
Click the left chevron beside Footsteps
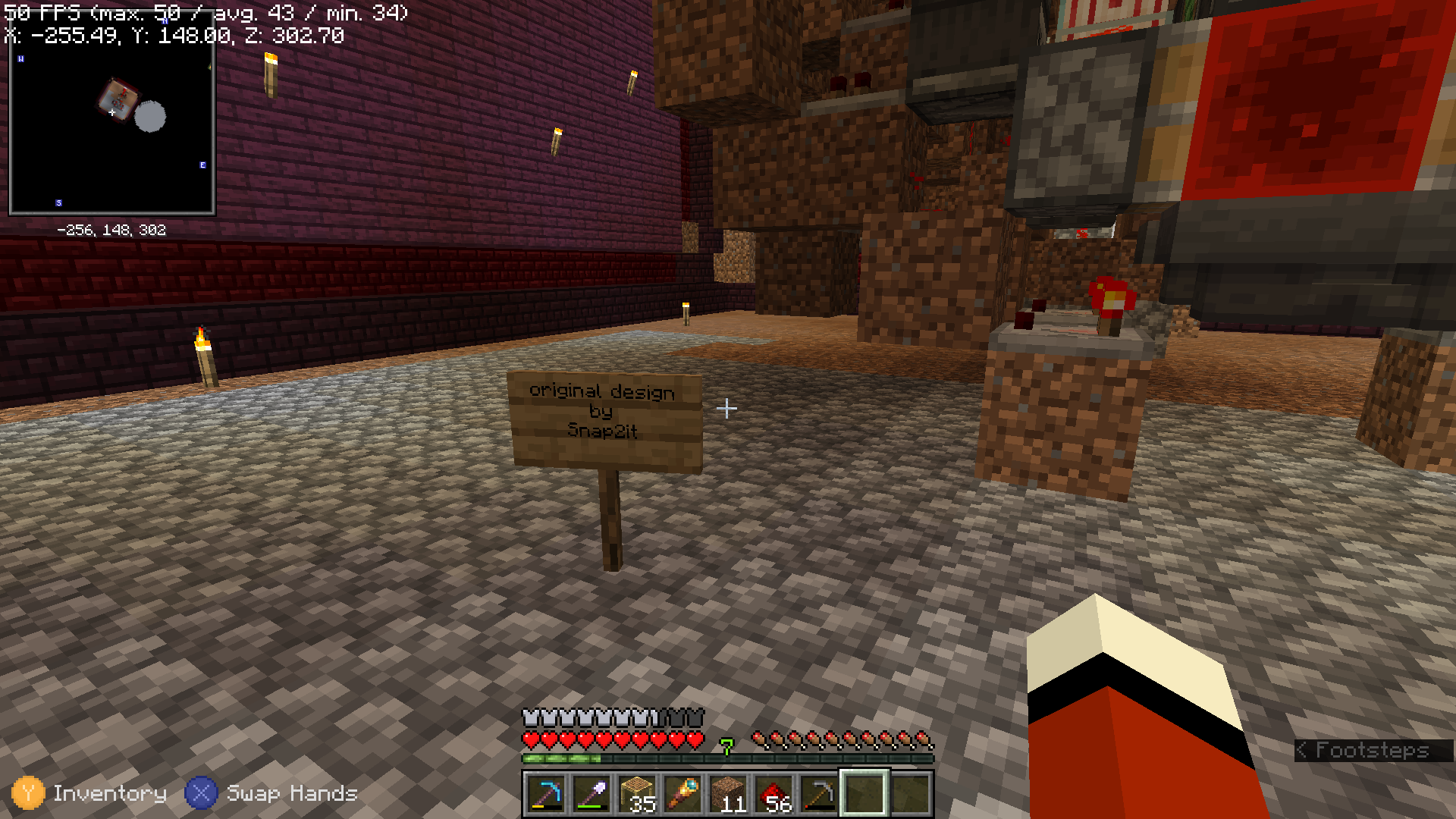pyautogui.click(x=1302, y=752)
